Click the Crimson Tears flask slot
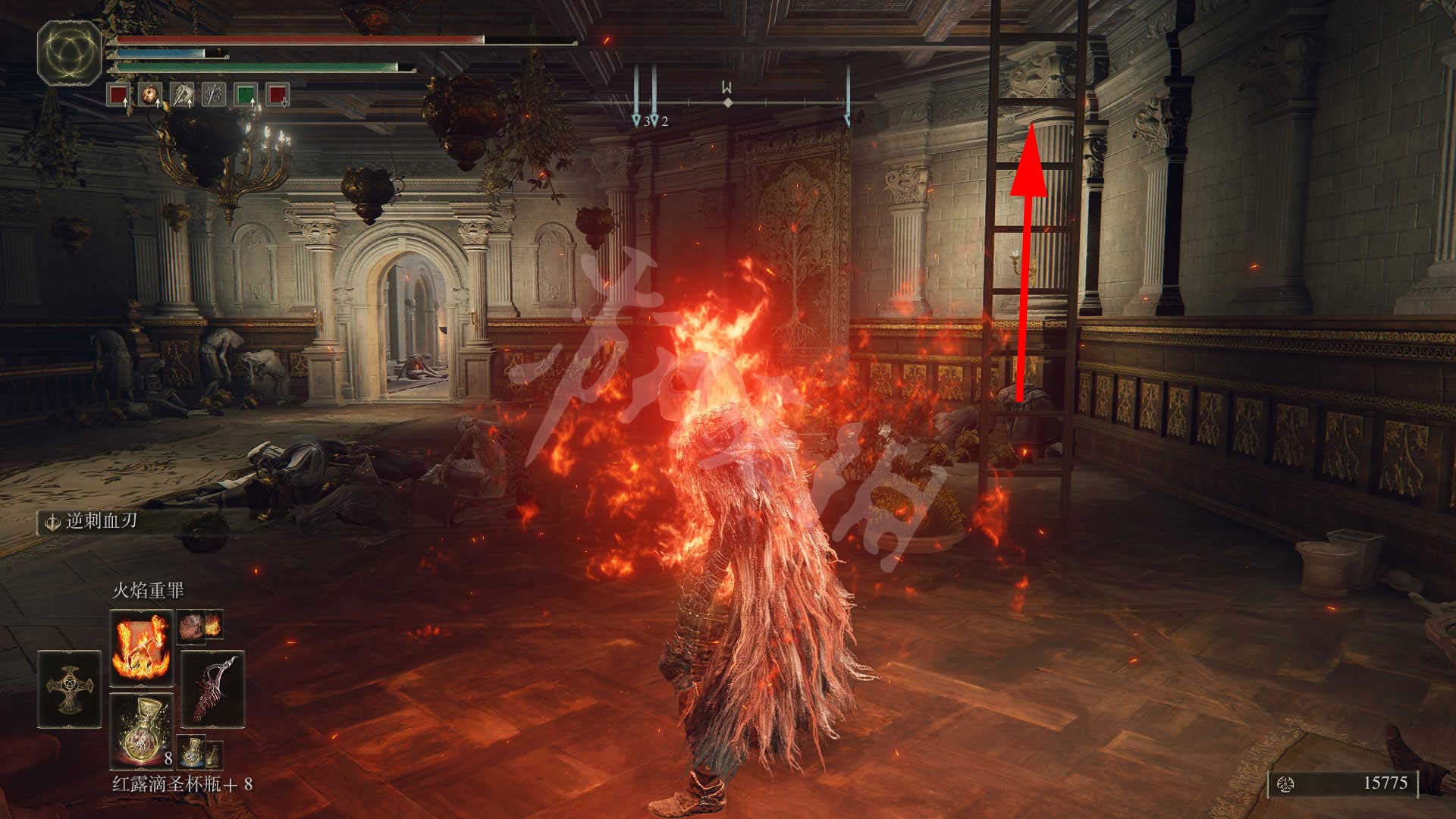 click(x=142, y=731)
